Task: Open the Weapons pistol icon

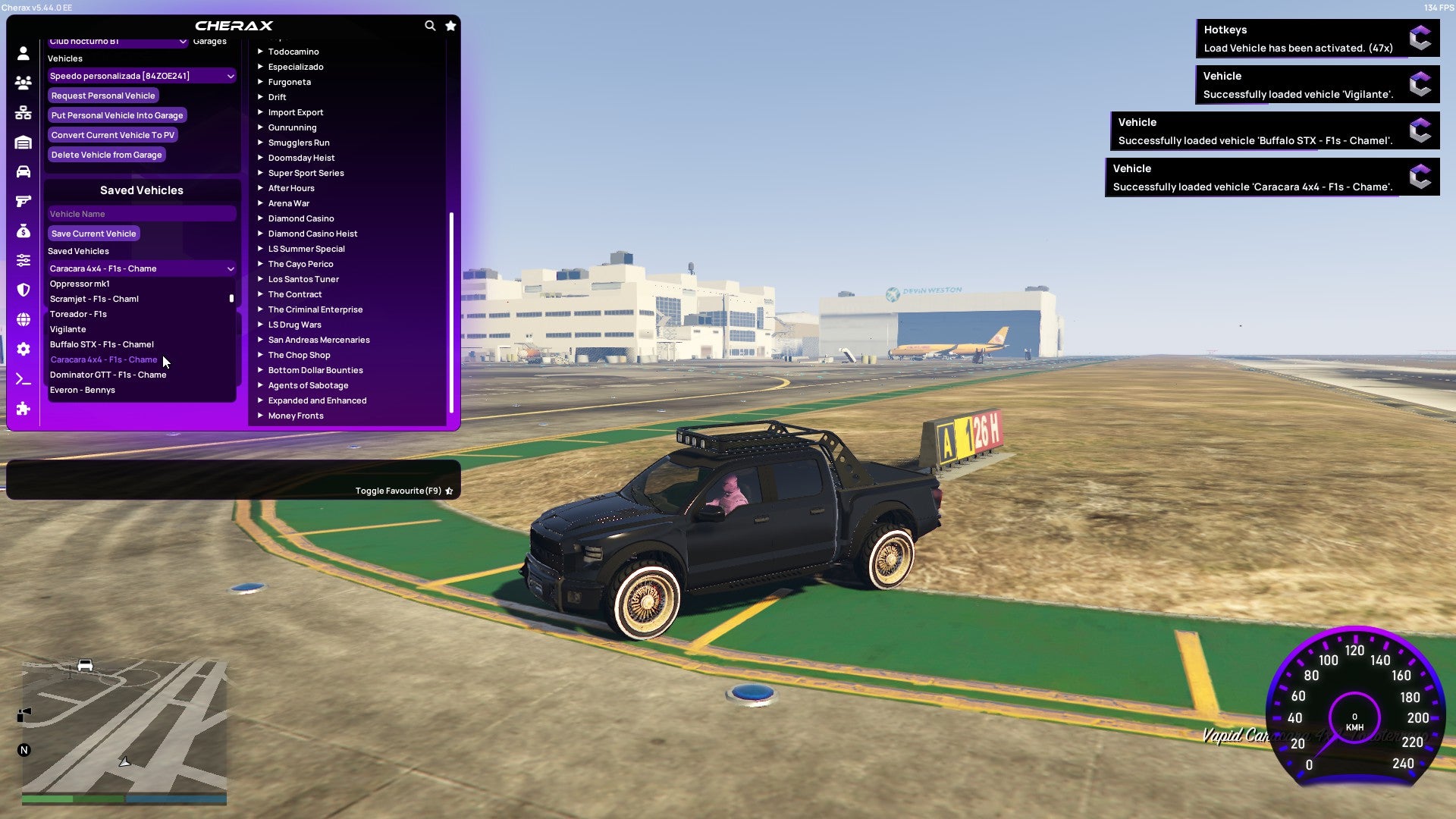Action: coord(22,199)
